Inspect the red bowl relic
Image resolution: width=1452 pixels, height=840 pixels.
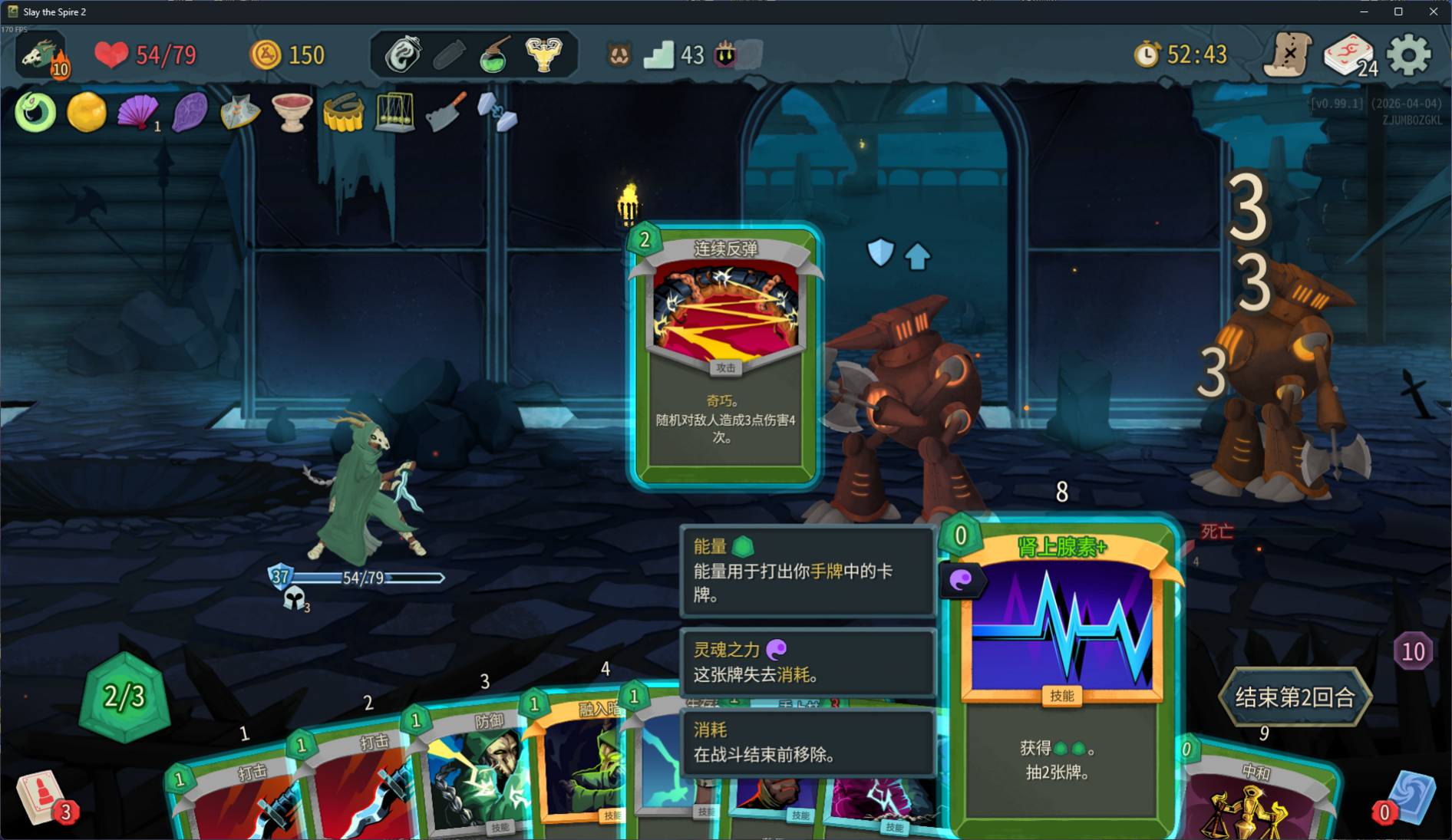pos(292,113)
